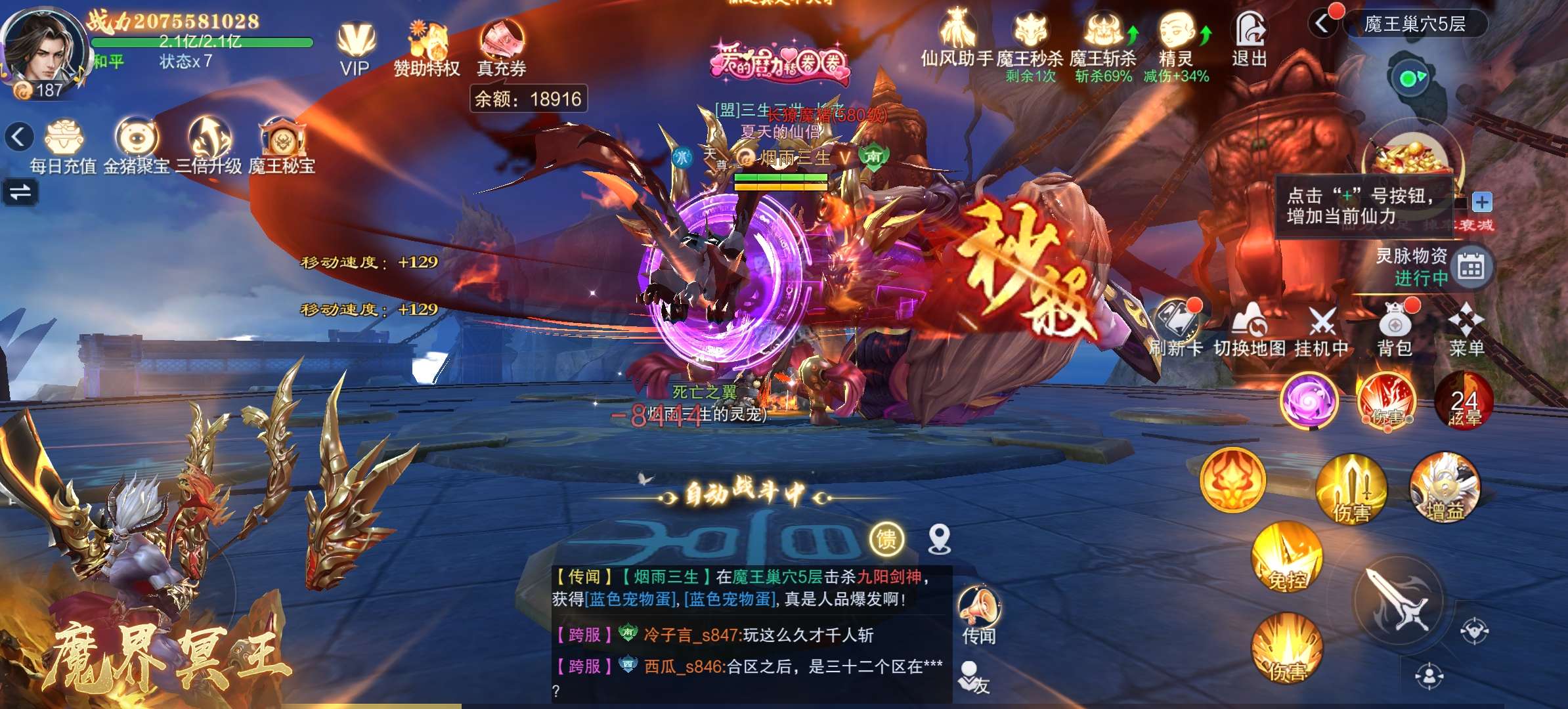Click the blue plus button to add 仙力
The image size is (1568, 709).
click(1481, 202)
